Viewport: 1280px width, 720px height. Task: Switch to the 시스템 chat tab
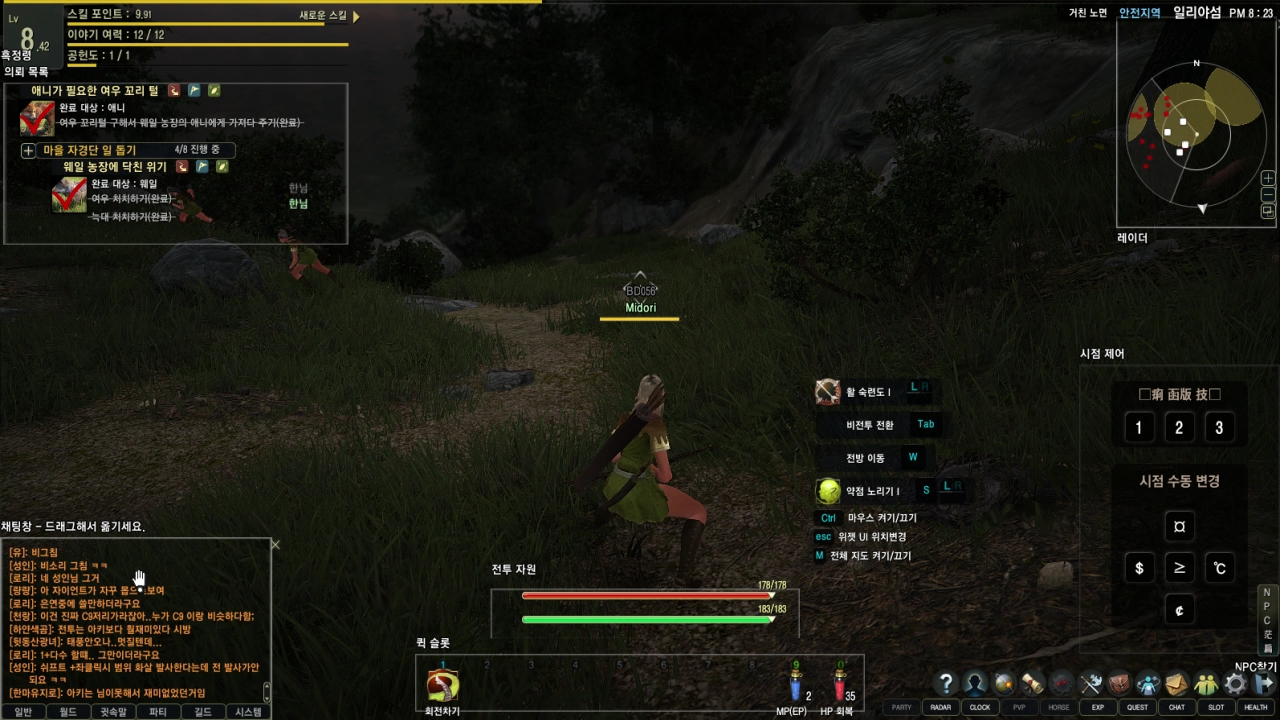coord(248,712)
